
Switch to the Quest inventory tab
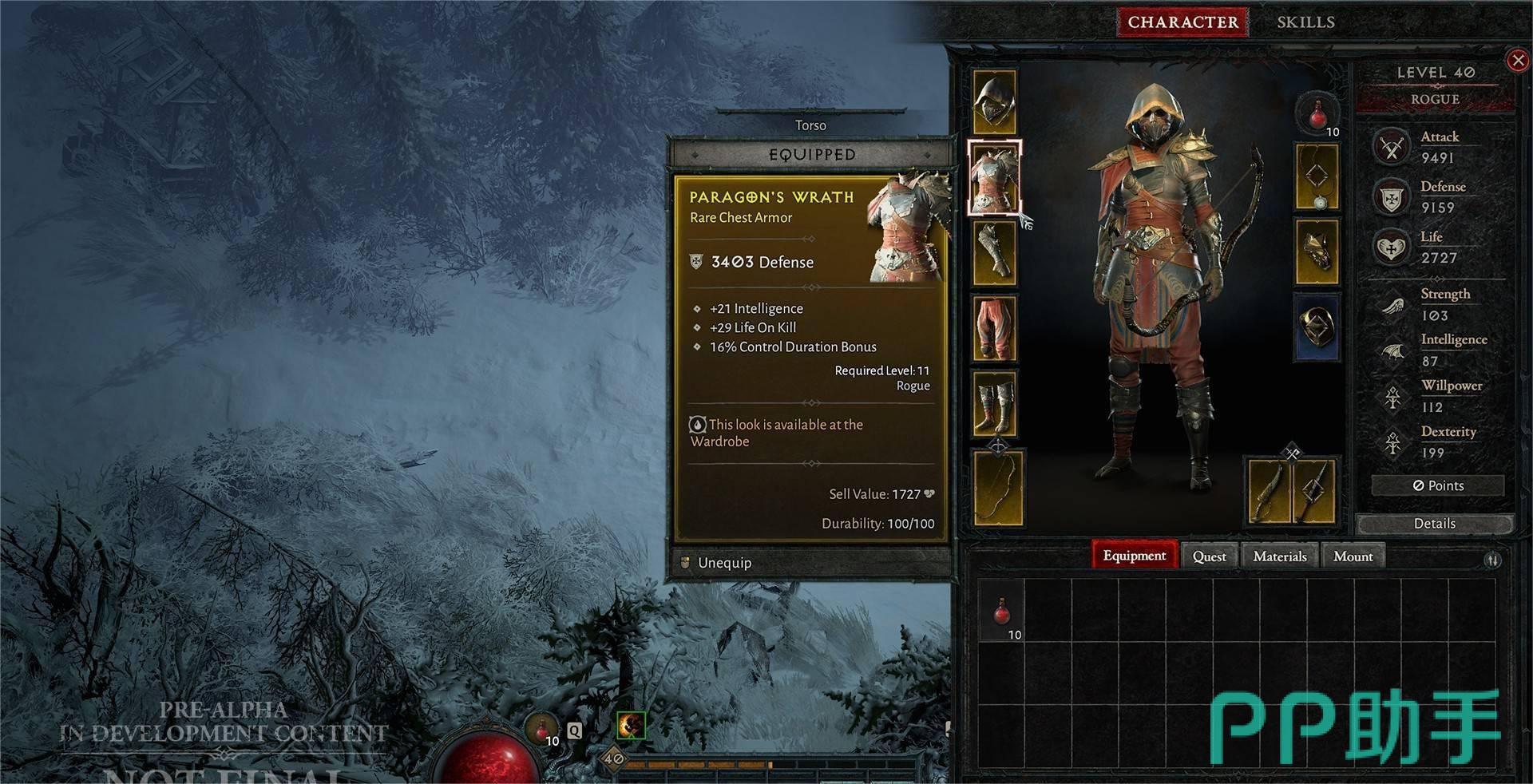1209,556
